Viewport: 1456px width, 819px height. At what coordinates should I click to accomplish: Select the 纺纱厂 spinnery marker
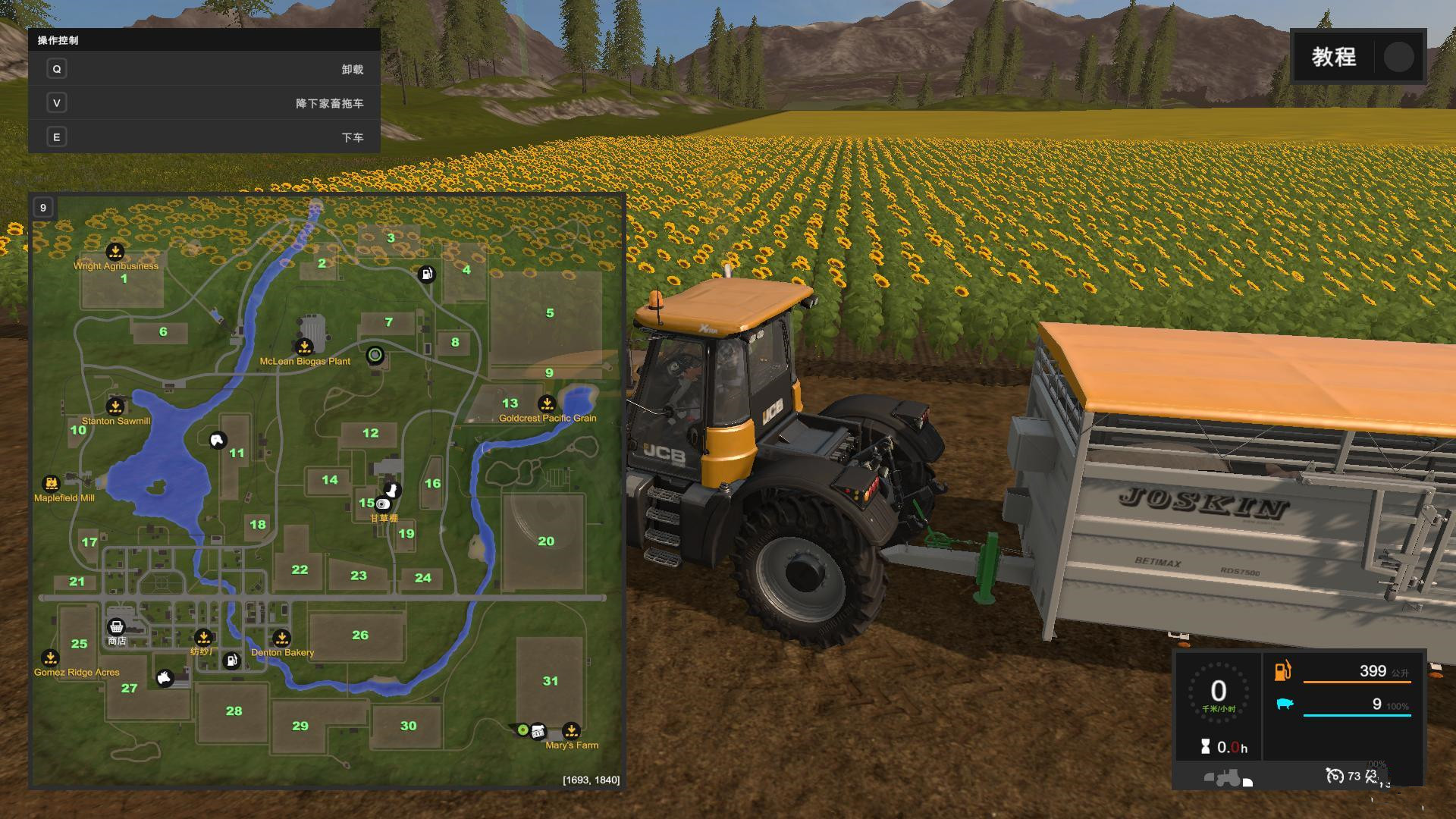pos(203,637)
